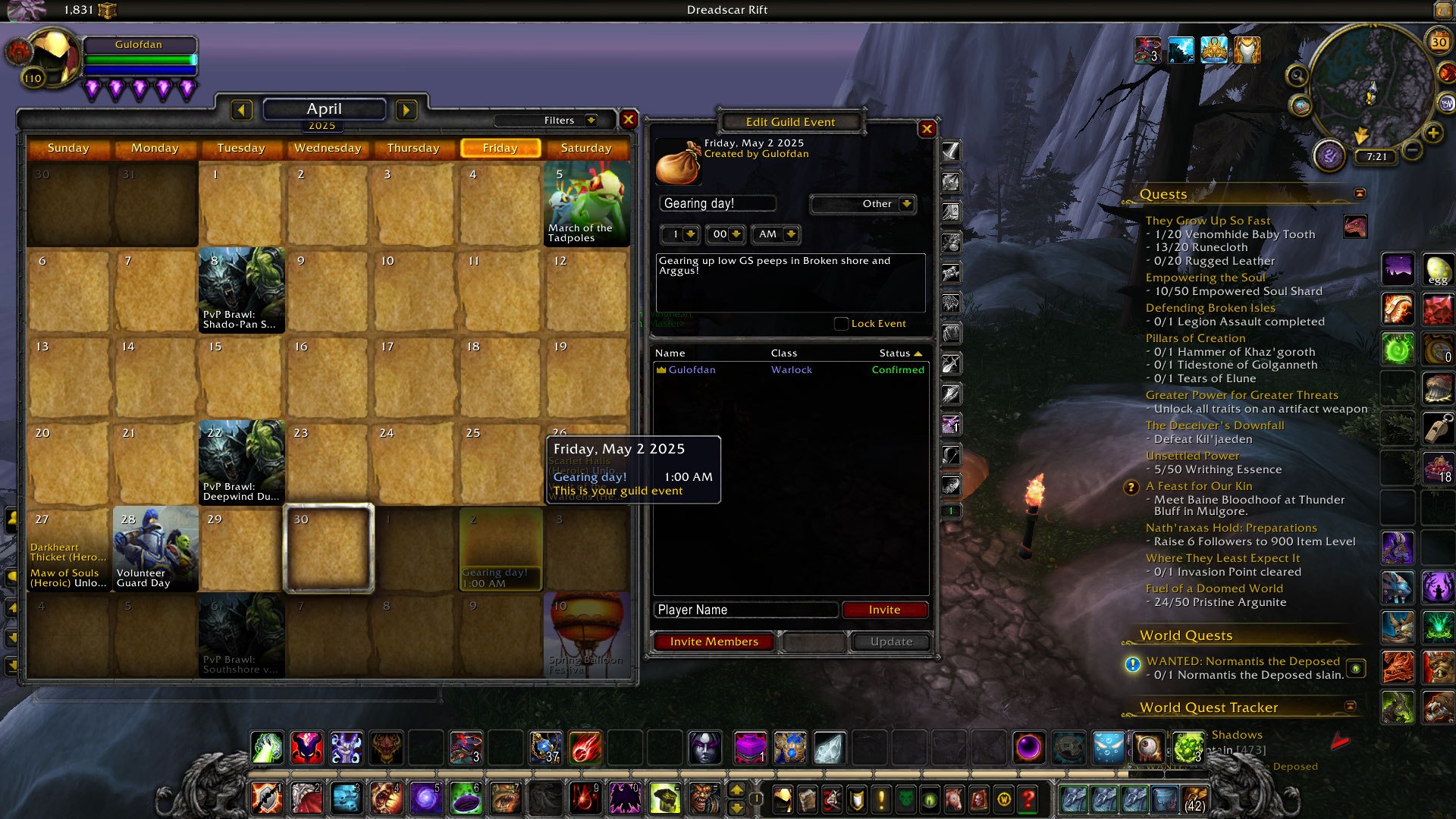1456x819 pixels.
Task: Select Gulofdan in the invite list
Action: pyautogui.click(x=692, y=370)
